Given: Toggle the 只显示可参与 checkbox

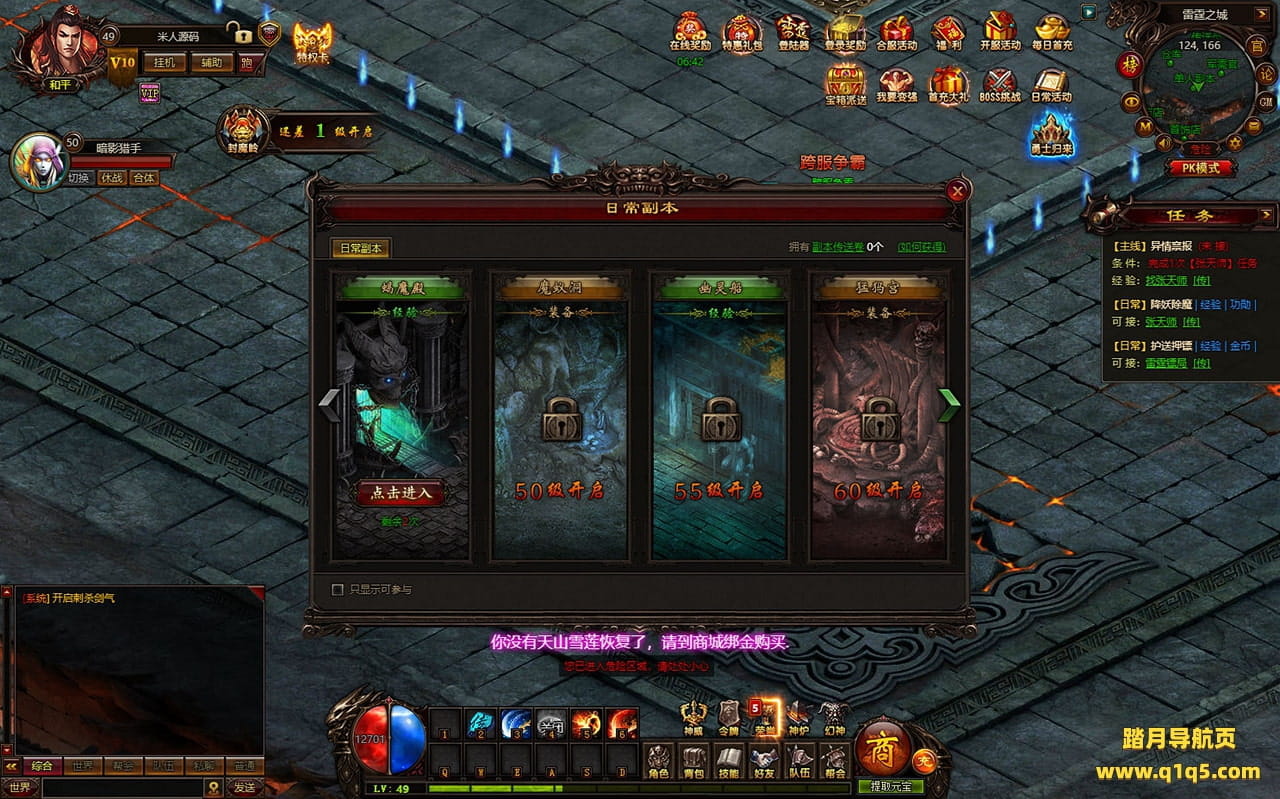Looking at the screenshot, I should point(338,590).
